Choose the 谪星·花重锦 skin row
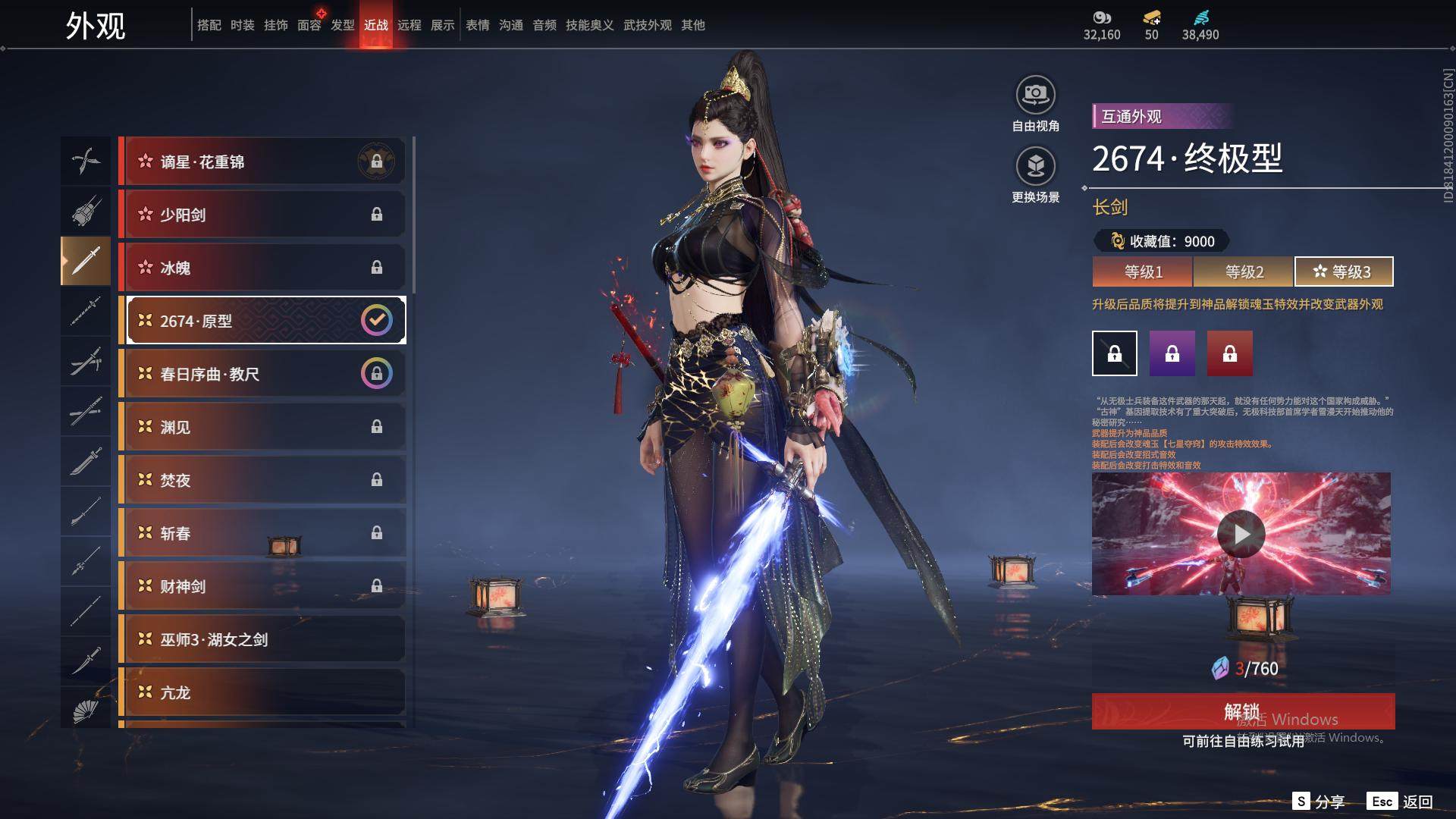Image resolution: width=1456 pixels, height=819 pixels. [x=262, y=162]
